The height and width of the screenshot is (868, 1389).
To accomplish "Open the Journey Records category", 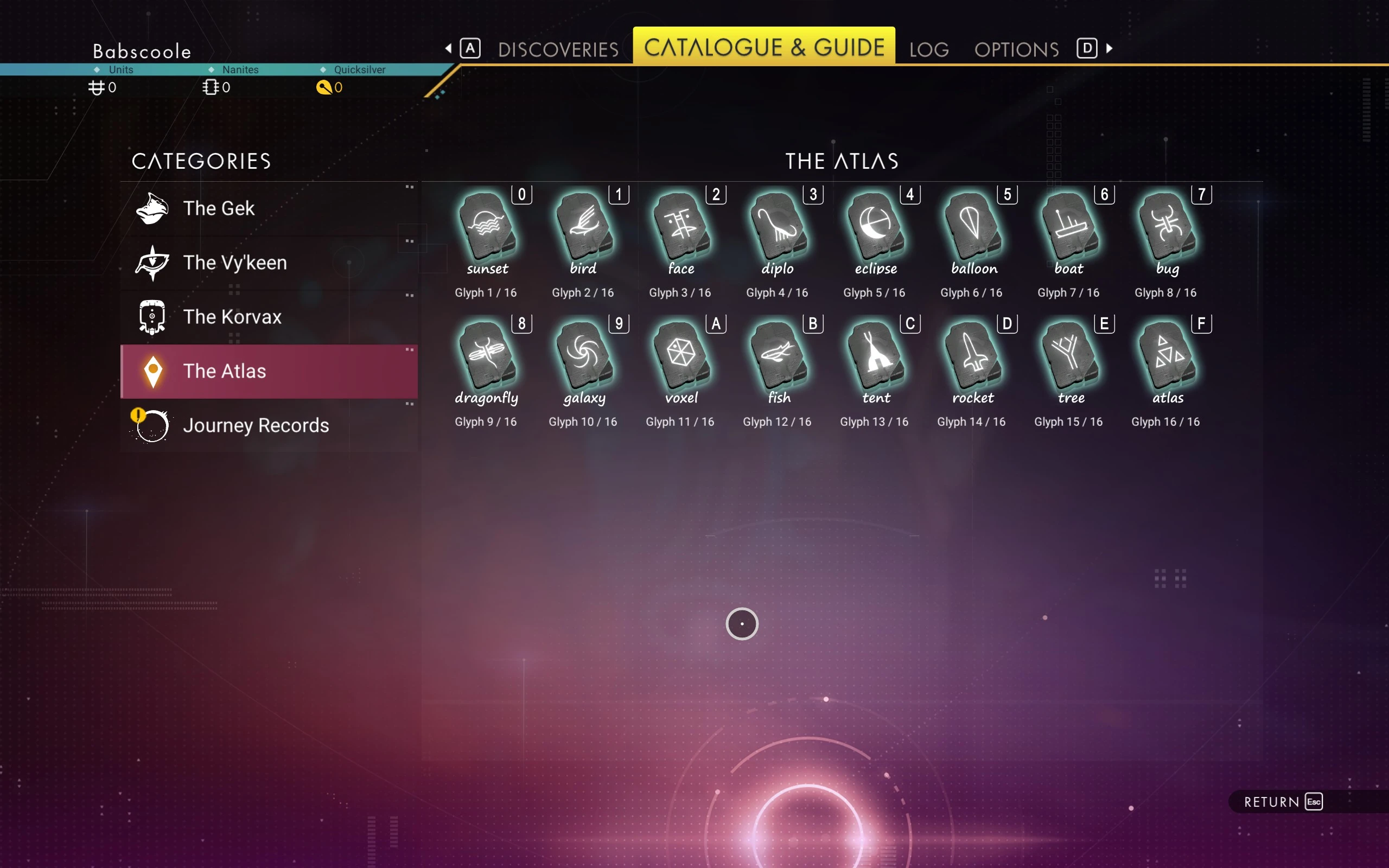I will coord(269,425).
